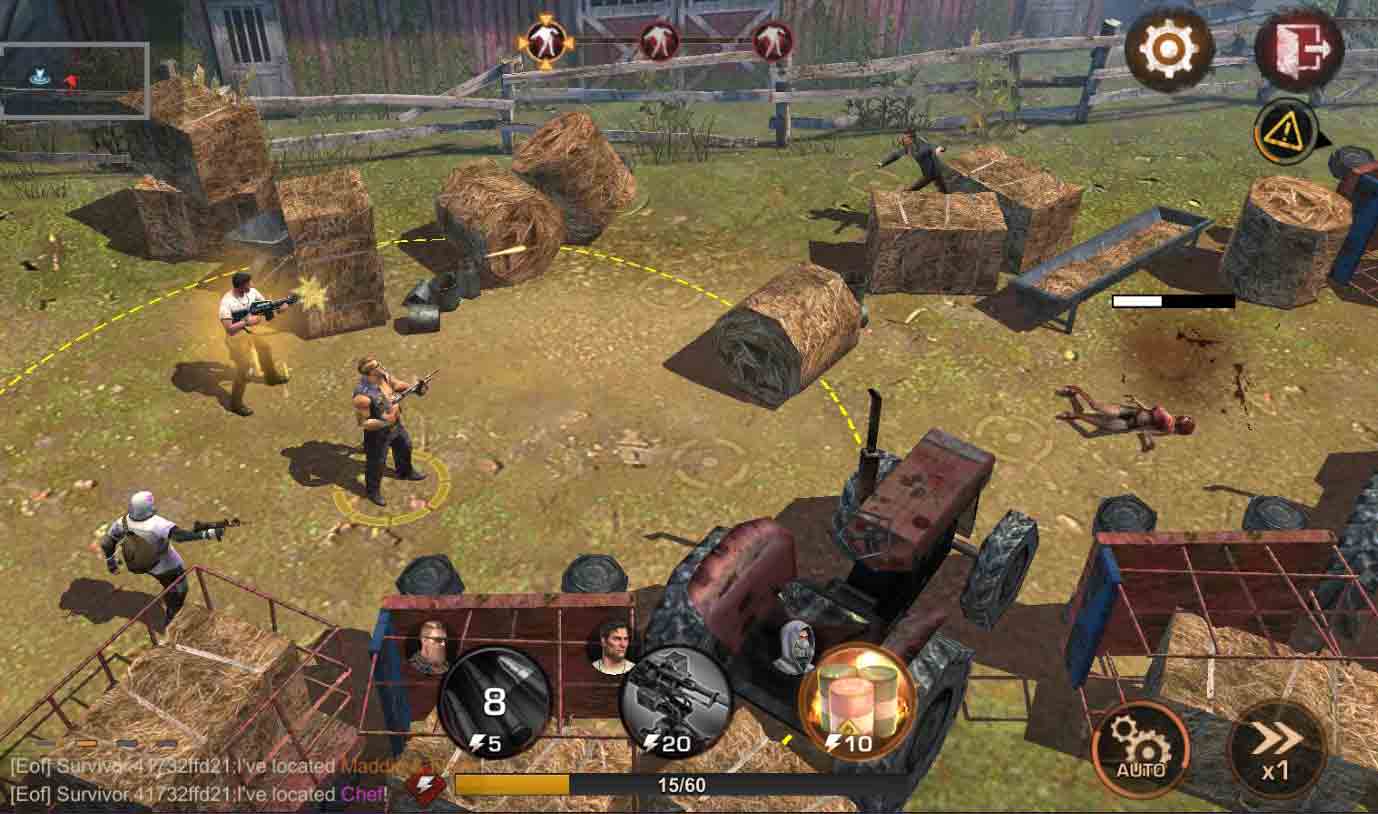
Task: Open the chat message log
Action: pyautogui.click(x=200, y=781)
